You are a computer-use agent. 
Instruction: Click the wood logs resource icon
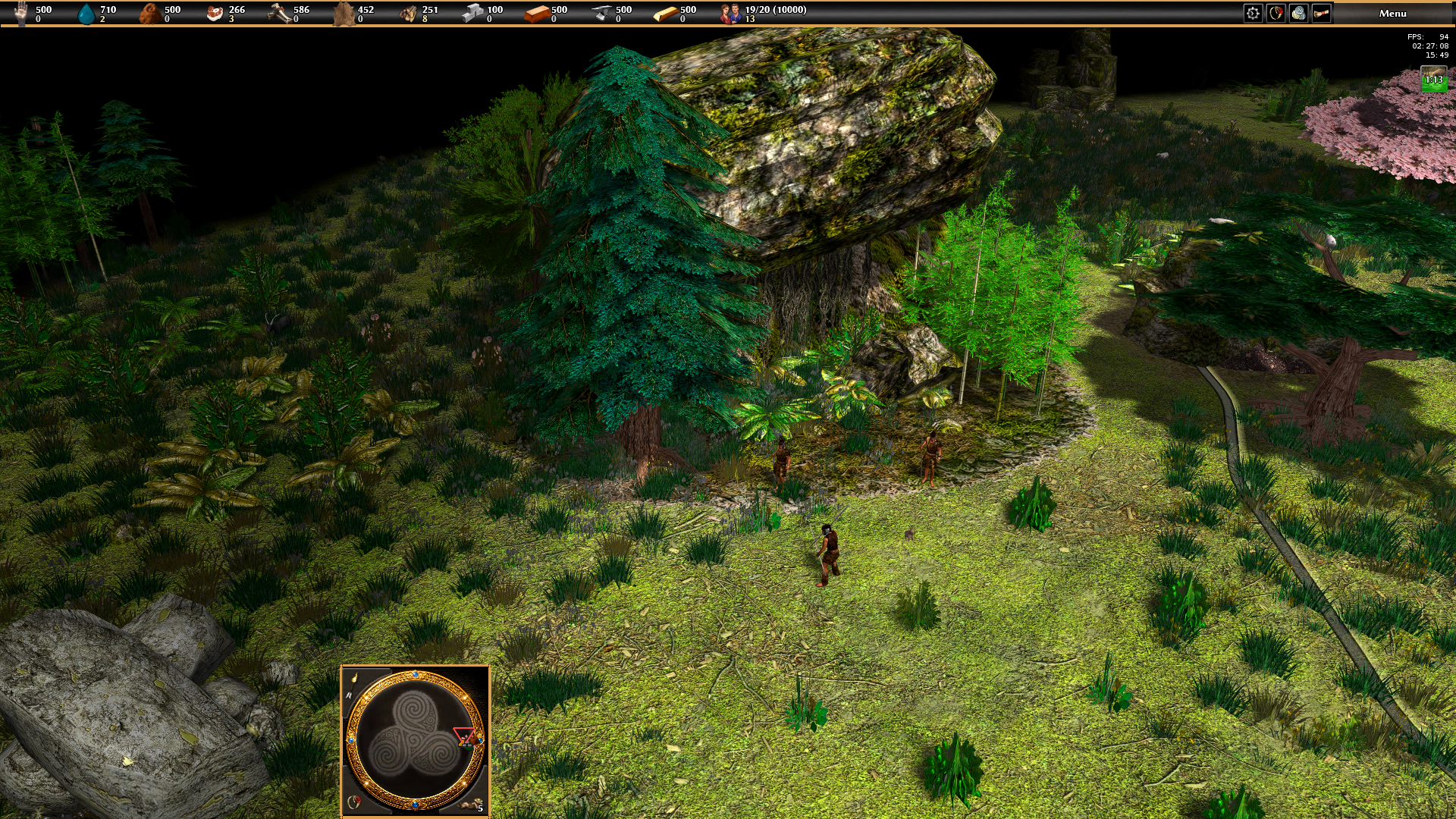click(x=408, y=14)
